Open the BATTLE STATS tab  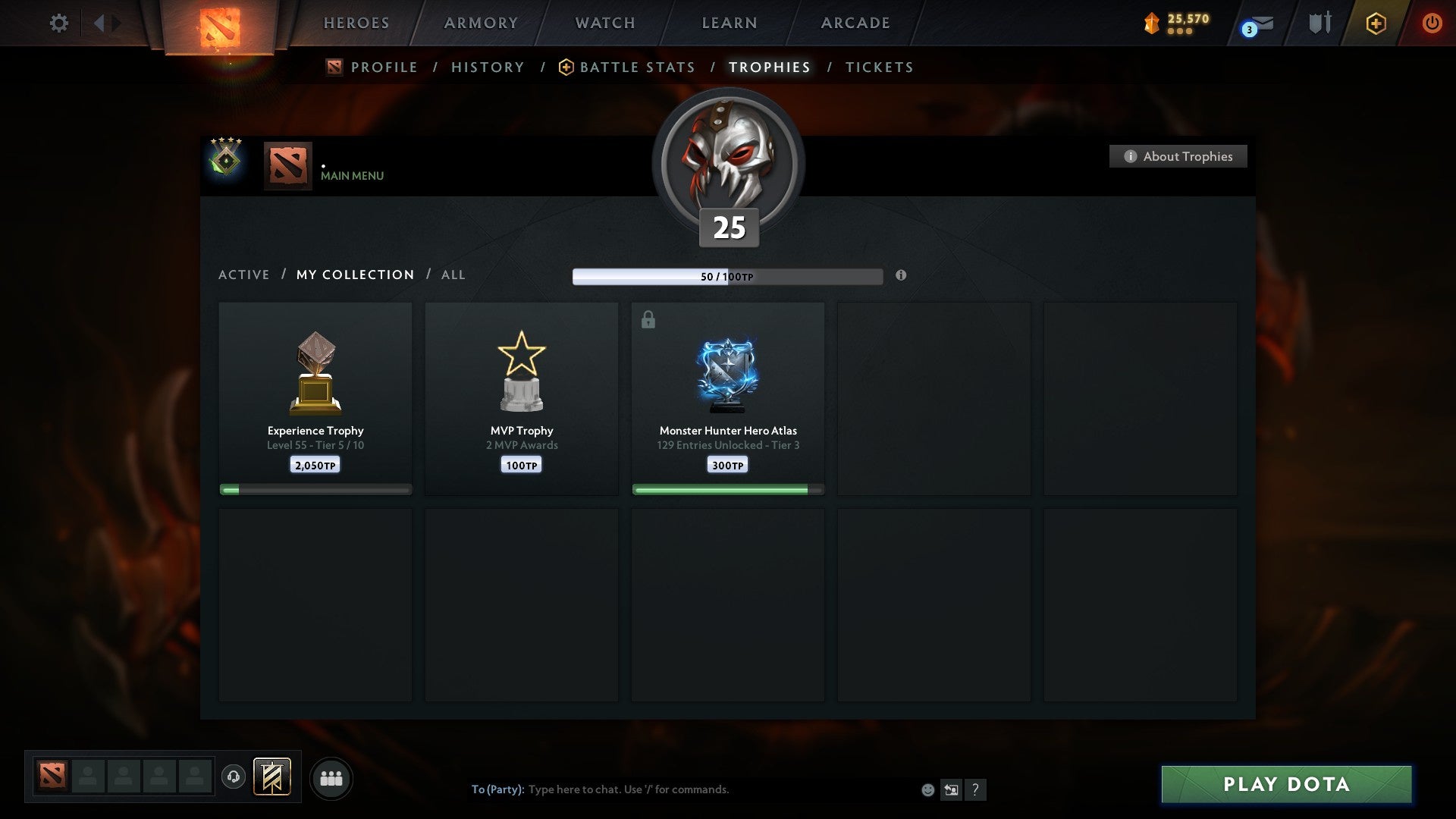click(637, 67)
